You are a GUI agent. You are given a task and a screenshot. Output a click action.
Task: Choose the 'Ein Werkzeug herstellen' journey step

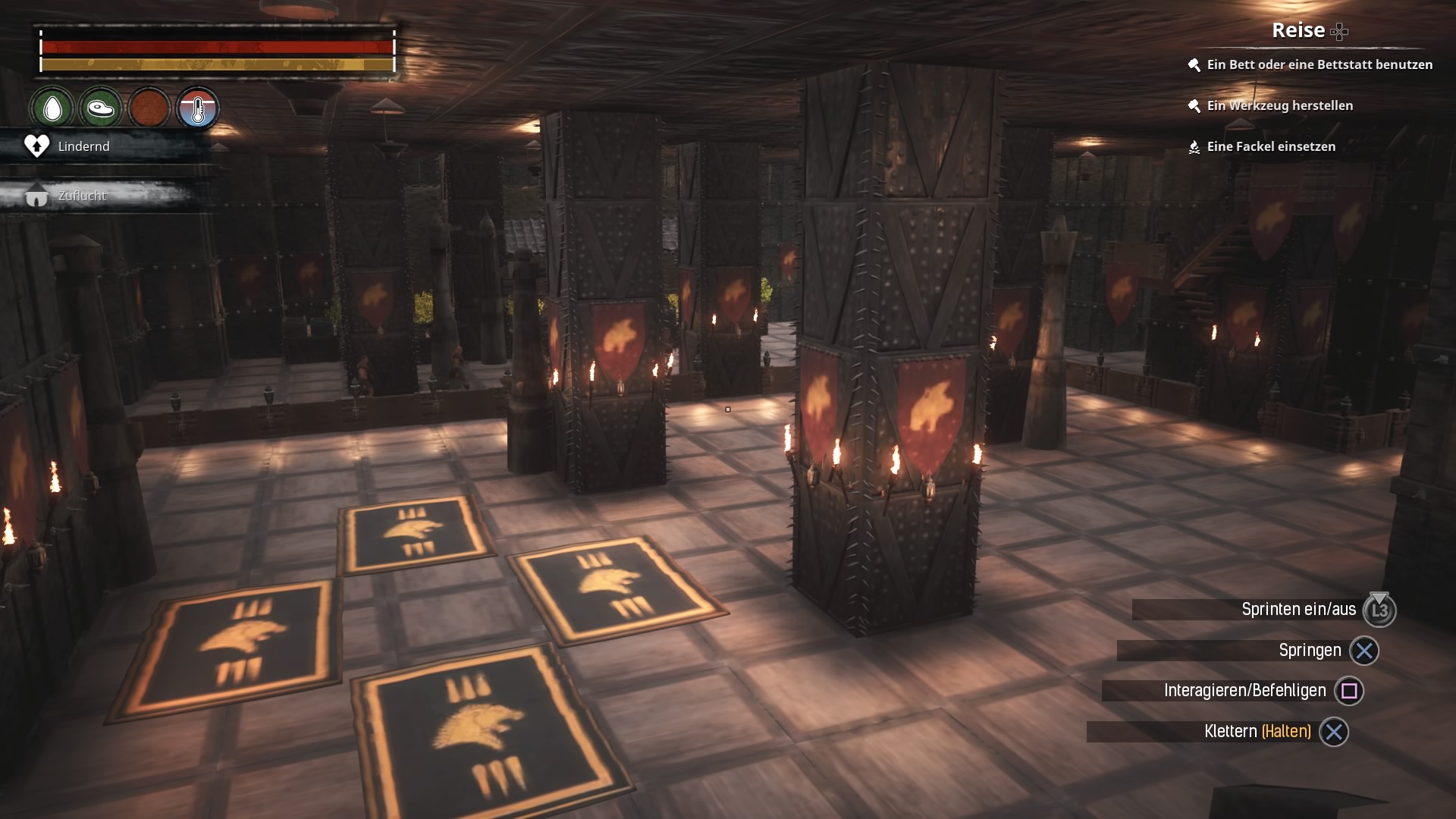[x=1279, y=106]
